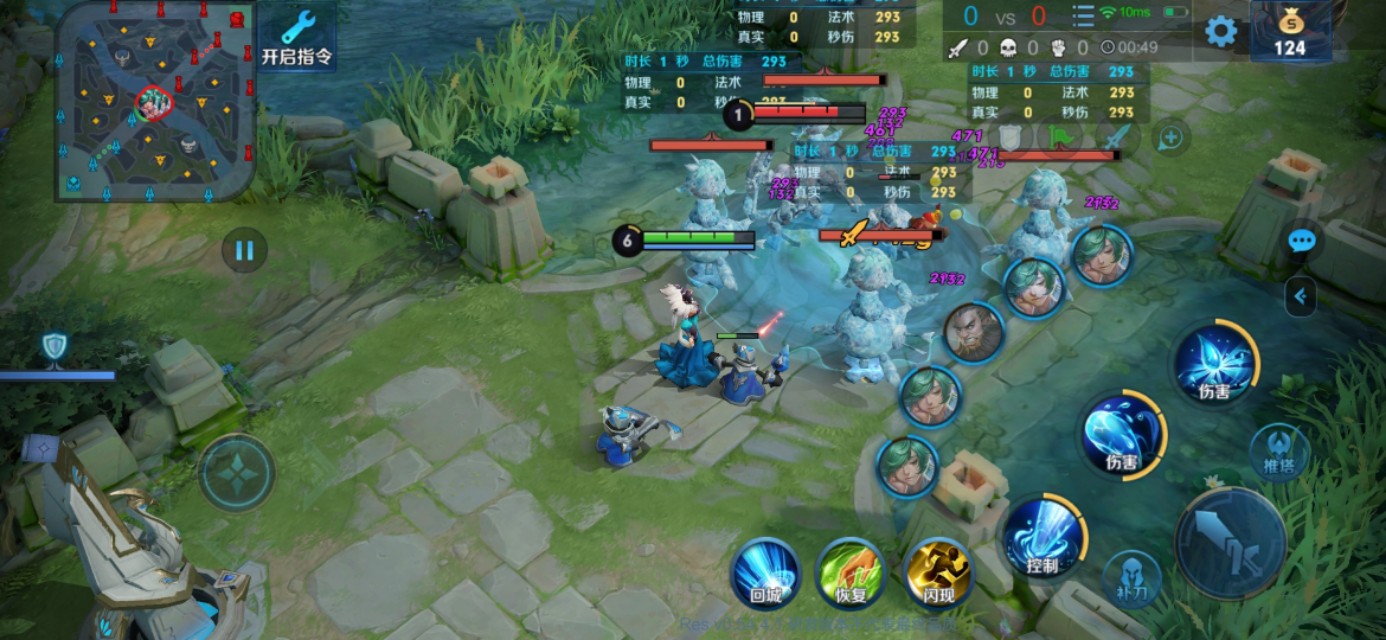Send the green flag signal
The height and width of the screenshot is (640, 1386).
tap(1060, 137)
